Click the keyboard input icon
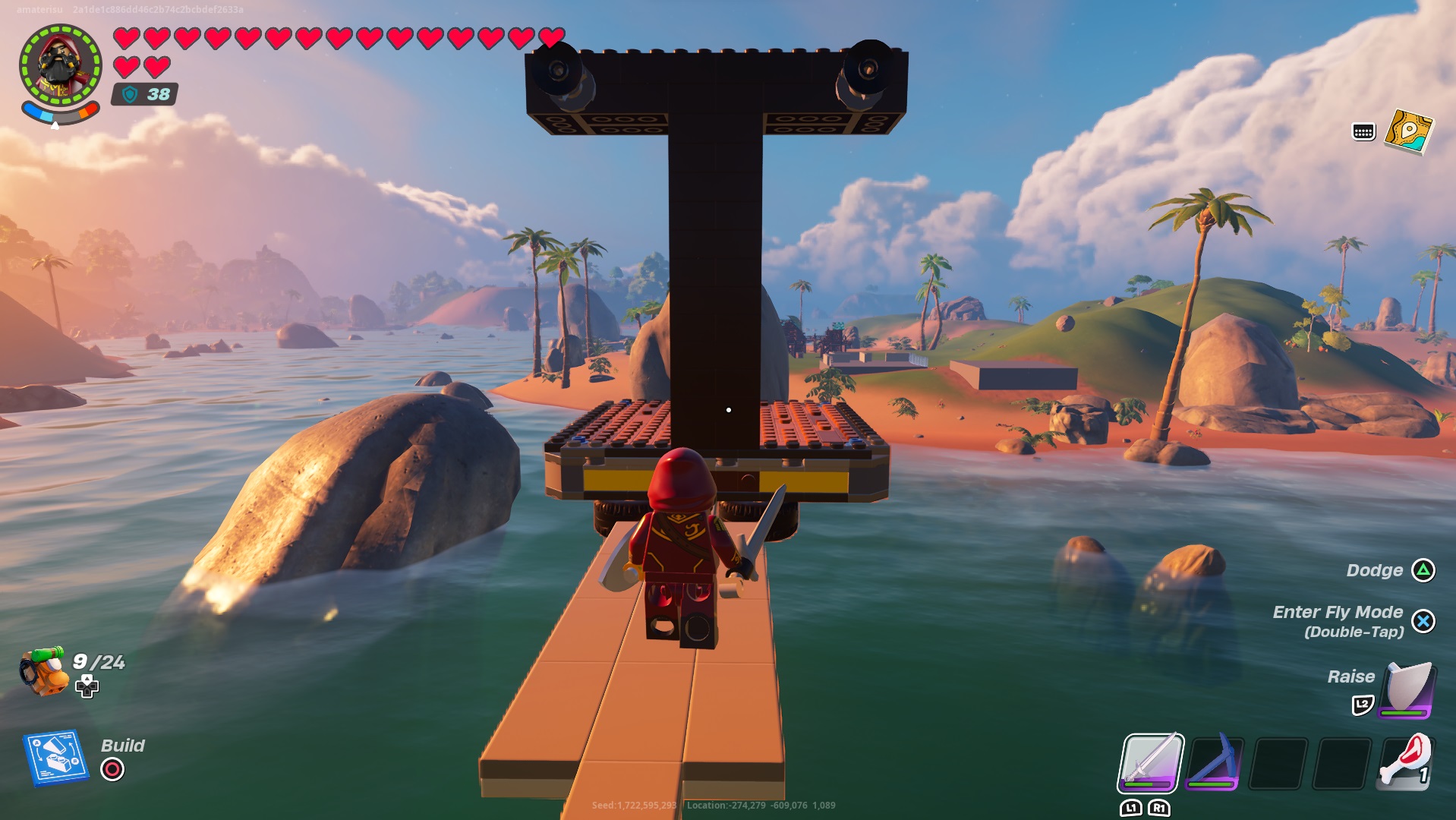The width and height of the screenshot is (1456, 820). [x=1363, y=131]
